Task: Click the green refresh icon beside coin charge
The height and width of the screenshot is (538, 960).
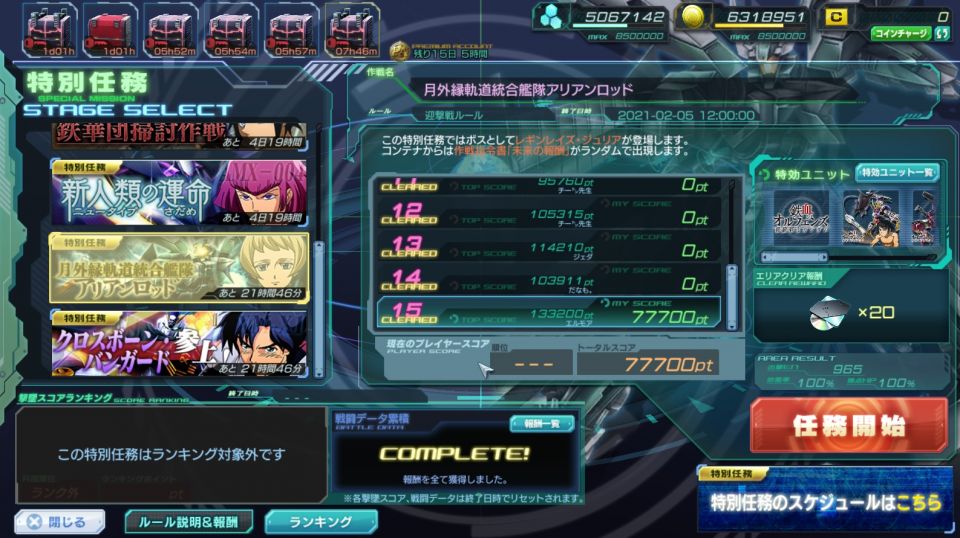Action: (x=943, y=33)
